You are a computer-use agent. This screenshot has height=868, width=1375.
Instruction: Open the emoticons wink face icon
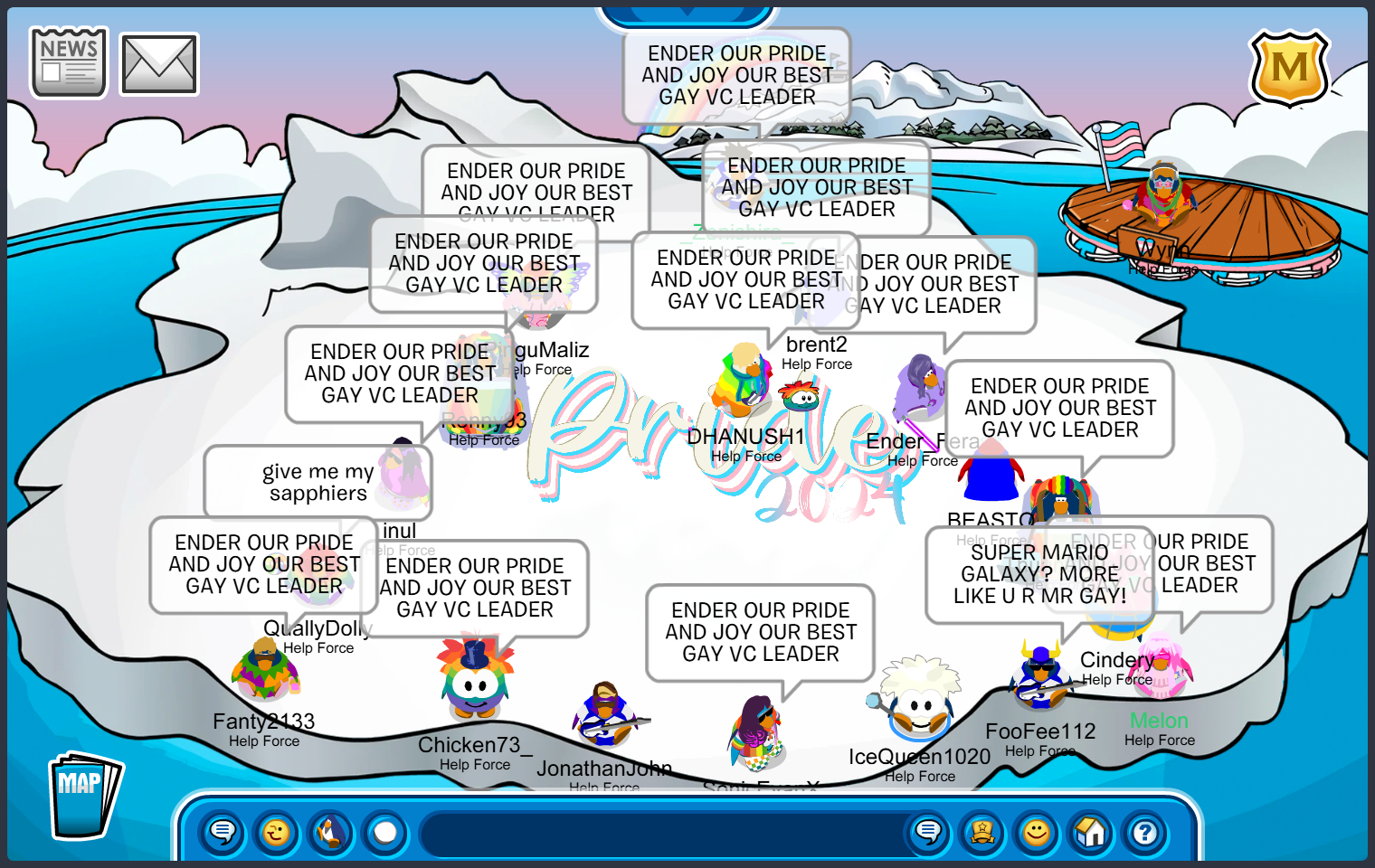pos(276,833)
